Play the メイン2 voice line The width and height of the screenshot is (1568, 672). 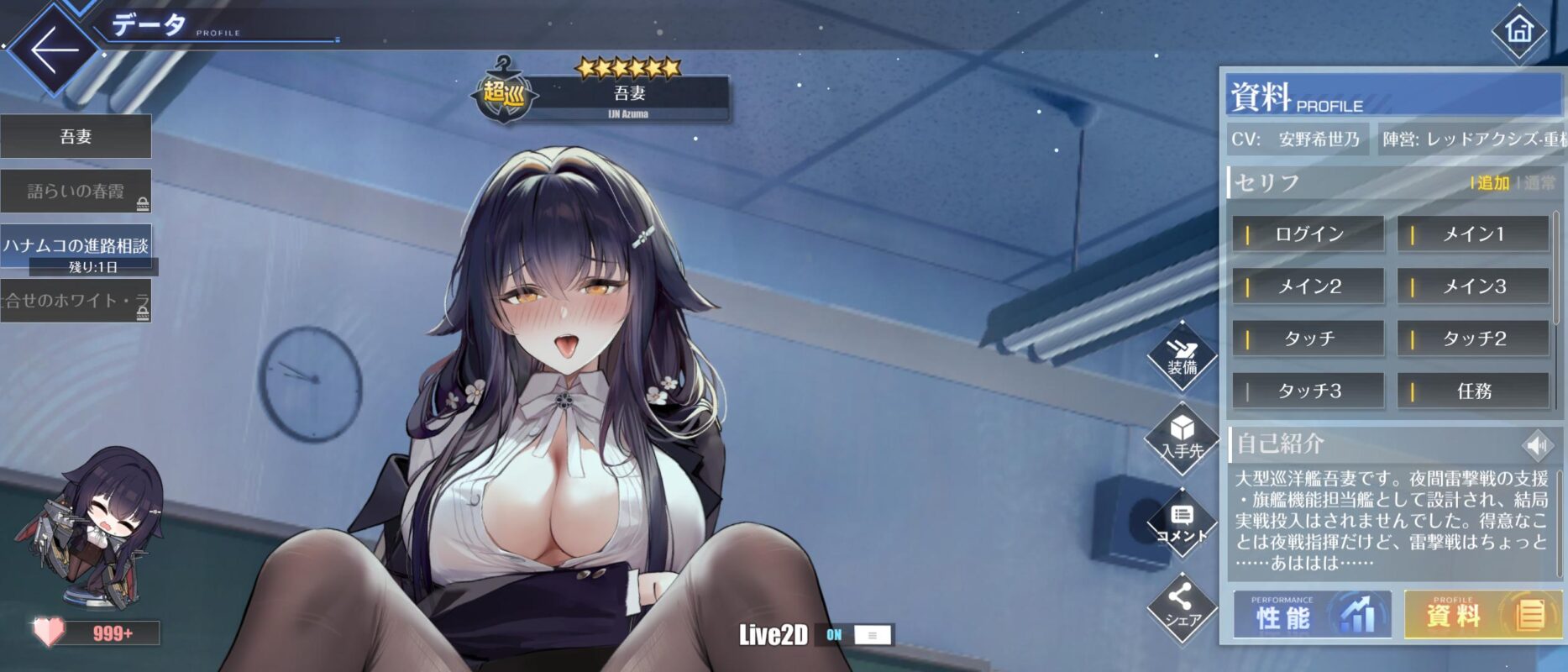1308,286
